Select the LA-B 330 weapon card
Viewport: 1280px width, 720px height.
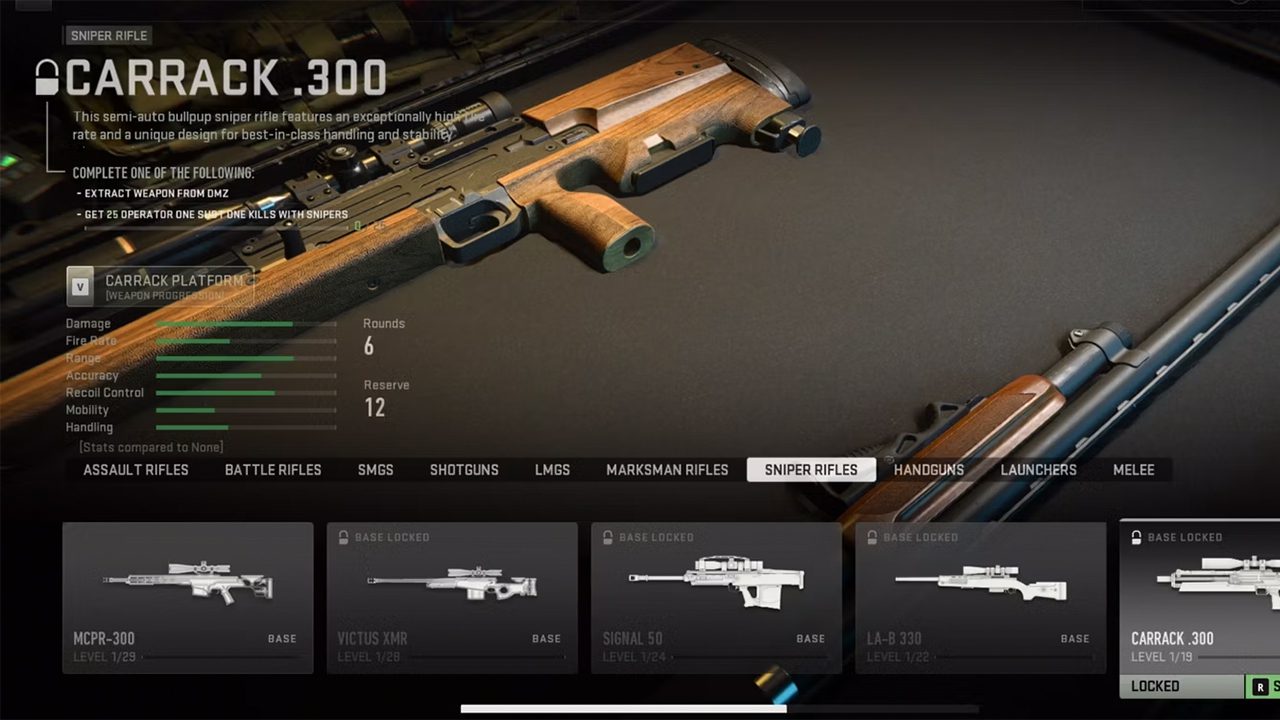pos(980,597)
